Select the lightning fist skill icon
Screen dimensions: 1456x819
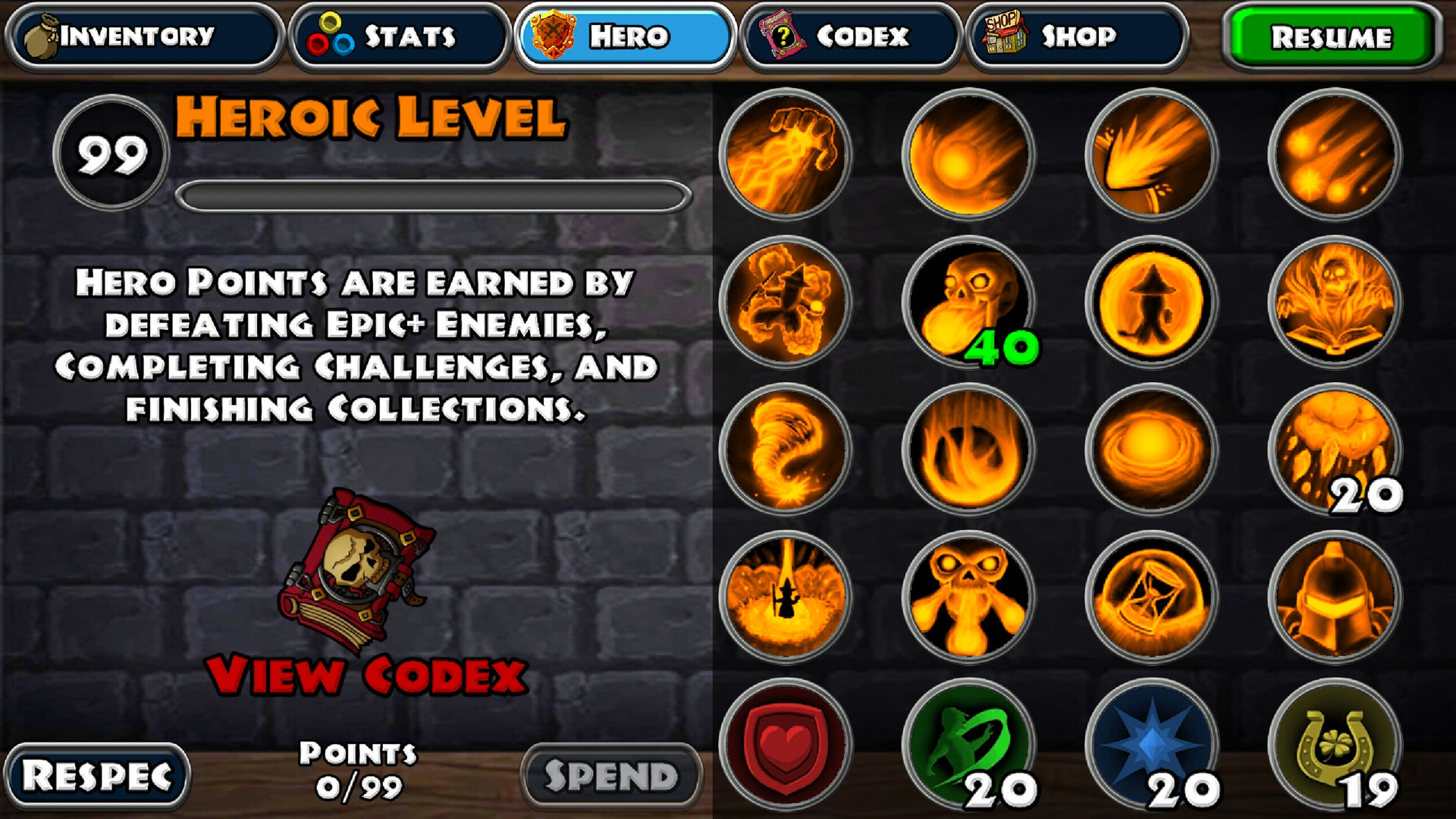tap(786, 155)
